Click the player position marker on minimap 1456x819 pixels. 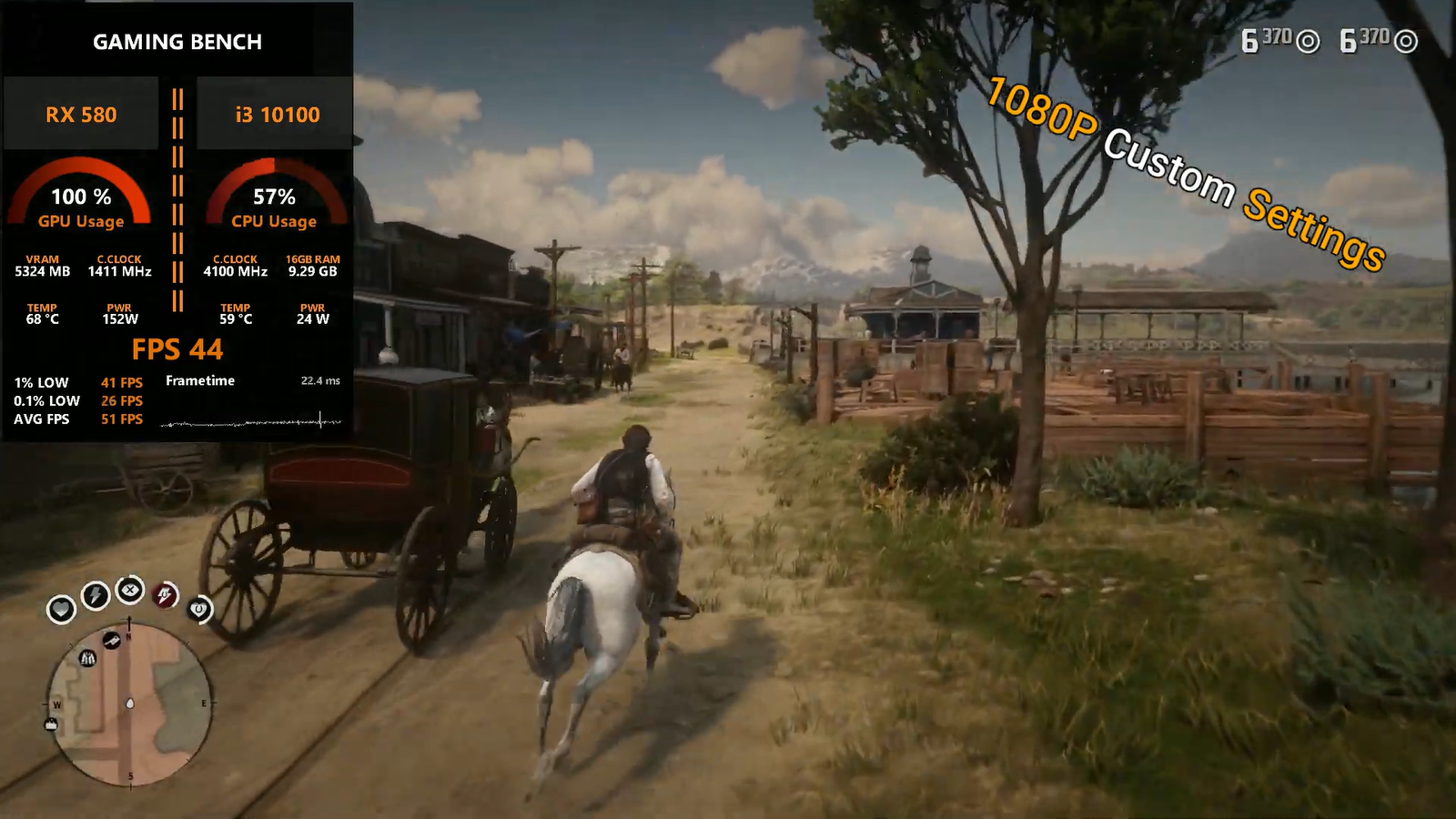pos(130,703)
